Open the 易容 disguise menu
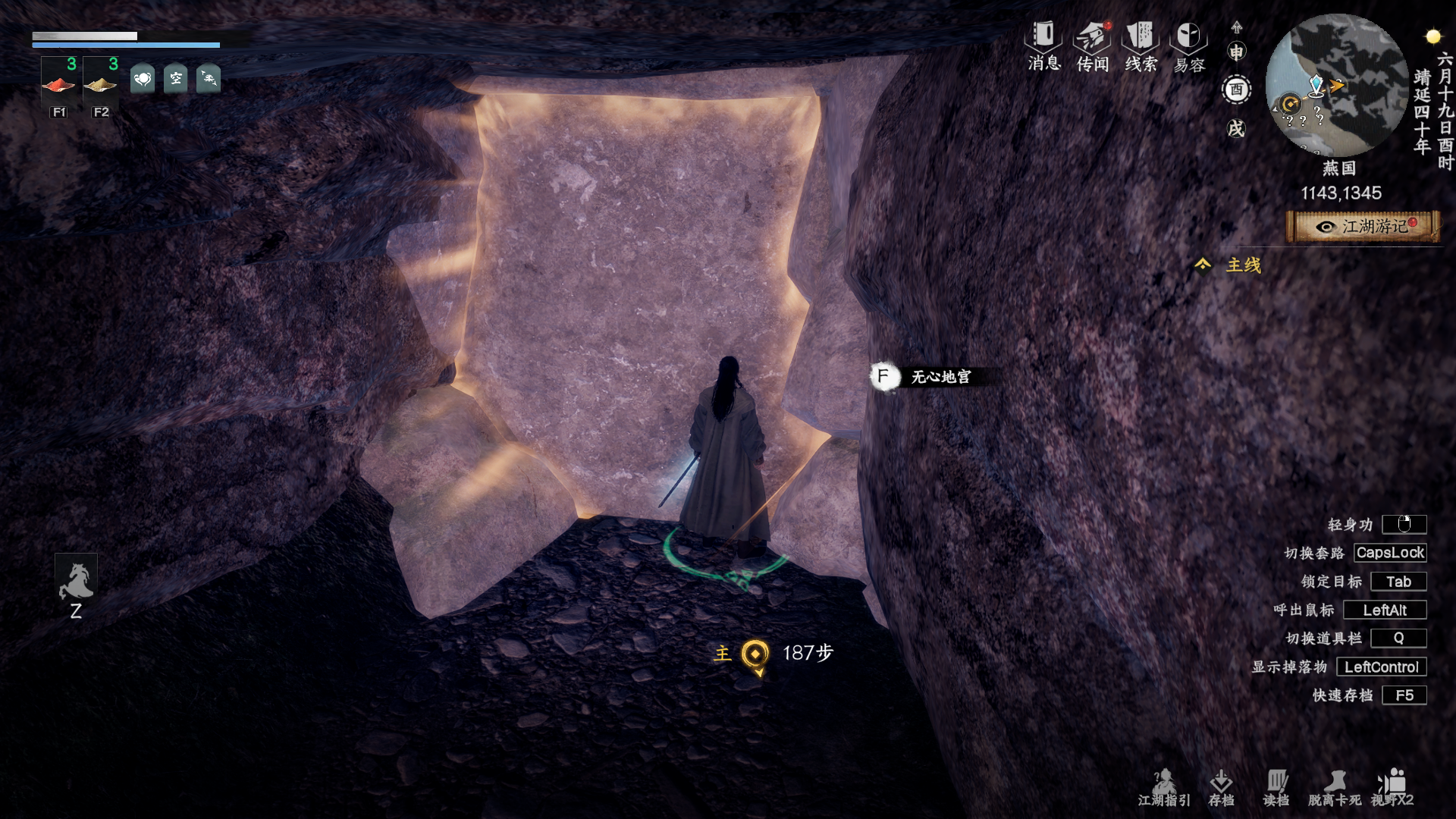 pos(1188,45)
